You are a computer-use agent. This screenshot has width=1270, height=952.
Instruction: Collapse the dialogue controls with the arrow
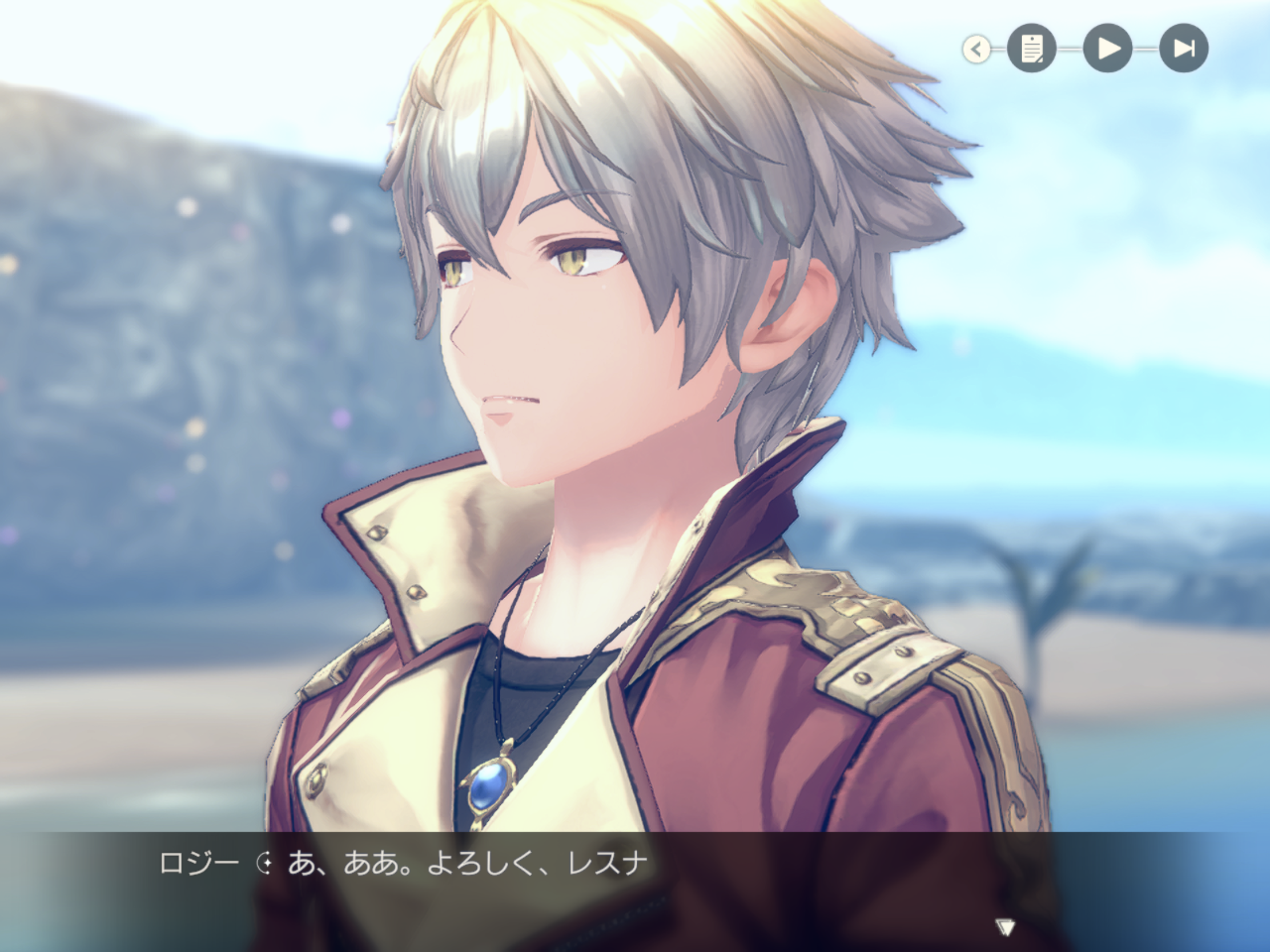tap(976, 49)
